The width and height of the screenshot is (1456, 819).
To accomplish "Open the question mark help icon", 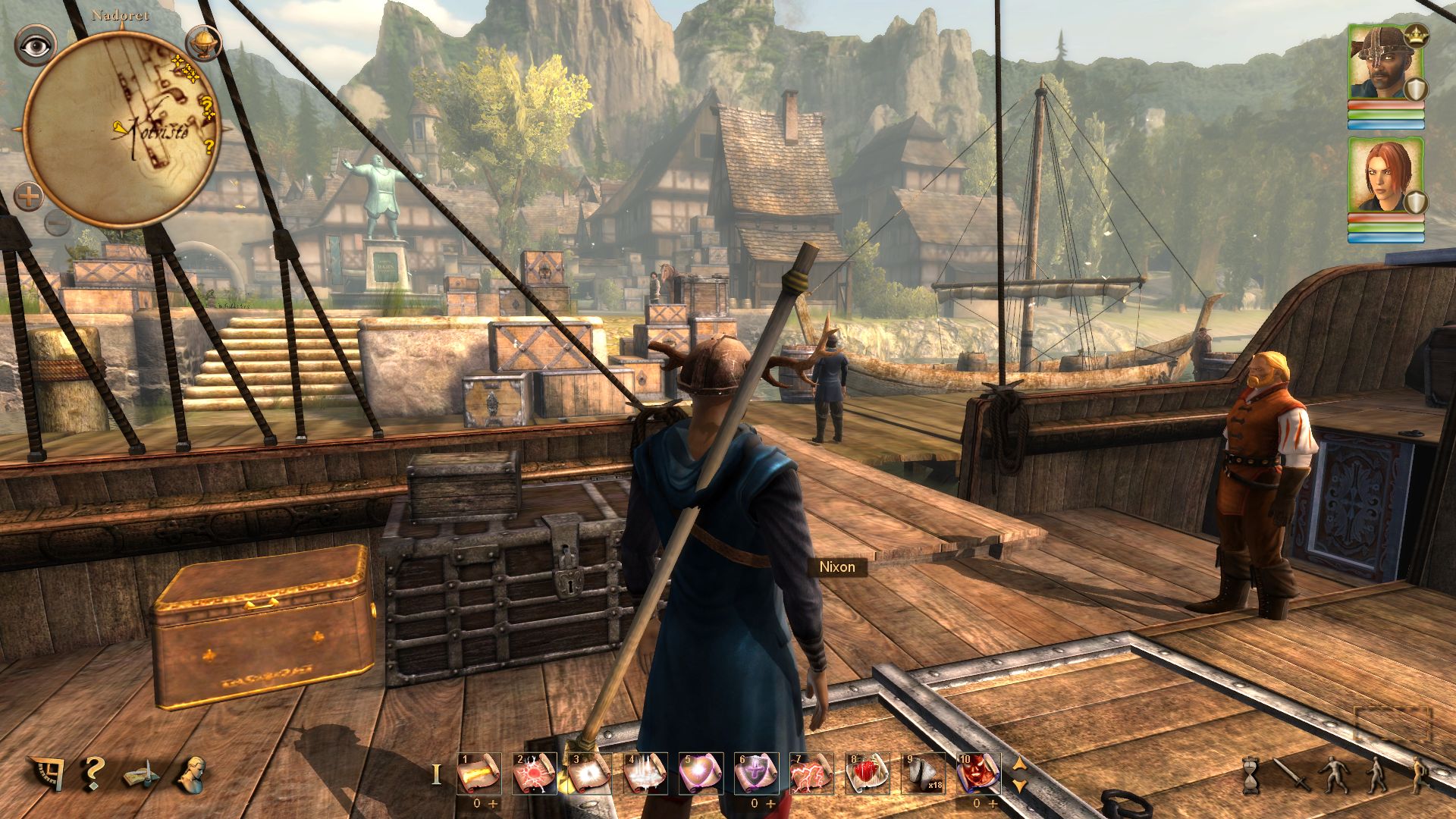I will [x=93, y=773].
